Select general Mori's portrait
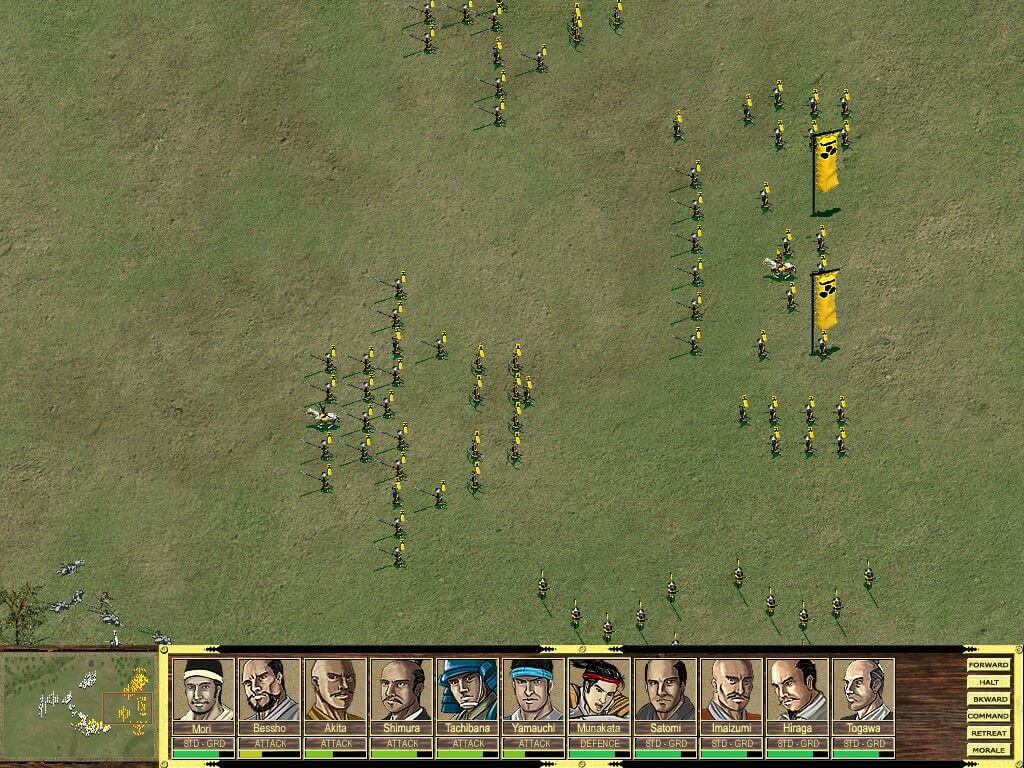The width and height of the screenshot is (1024, 768). [203, 689]
